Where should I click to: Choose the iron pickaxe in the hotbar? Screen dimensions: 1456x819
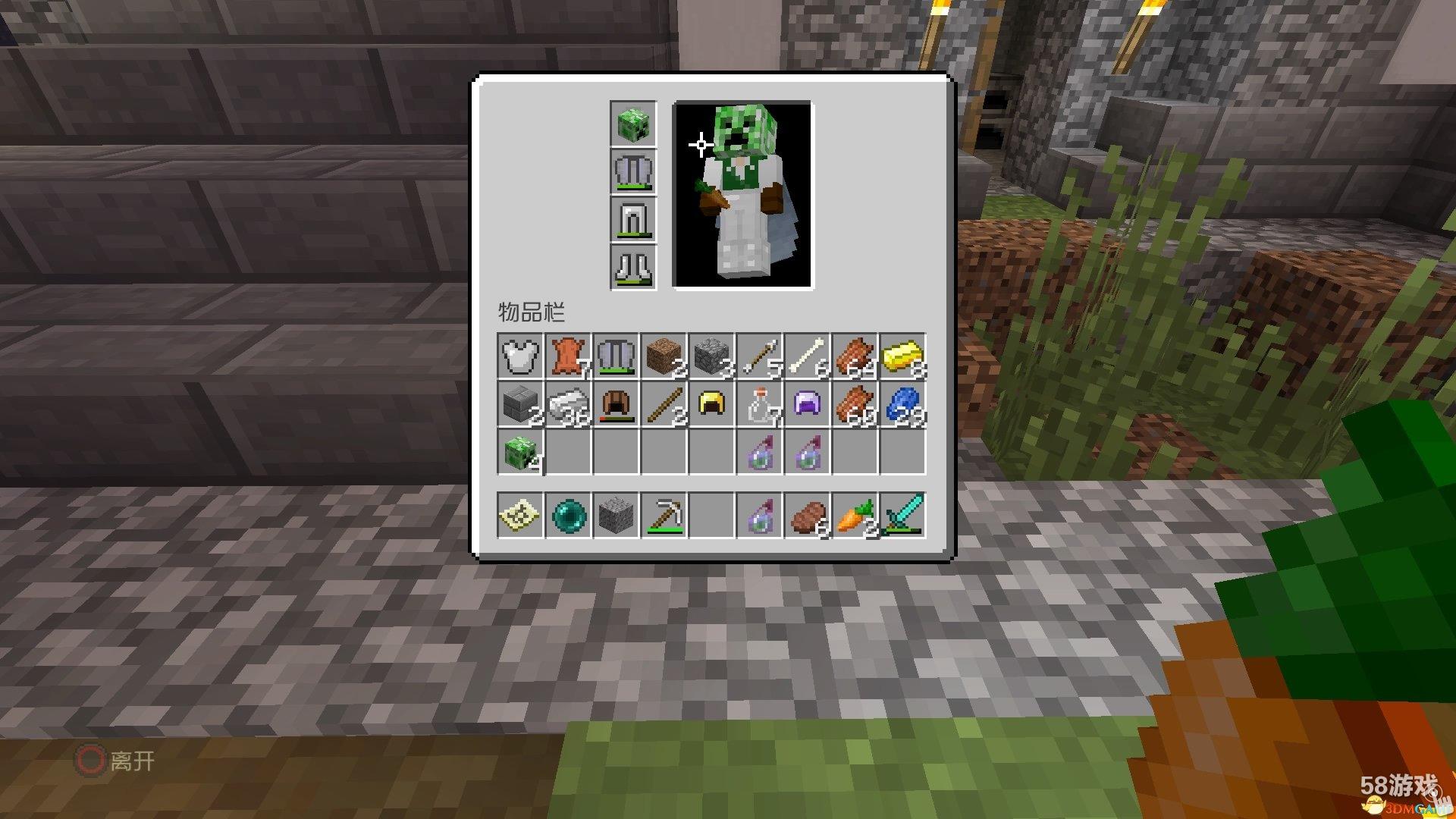664,516
